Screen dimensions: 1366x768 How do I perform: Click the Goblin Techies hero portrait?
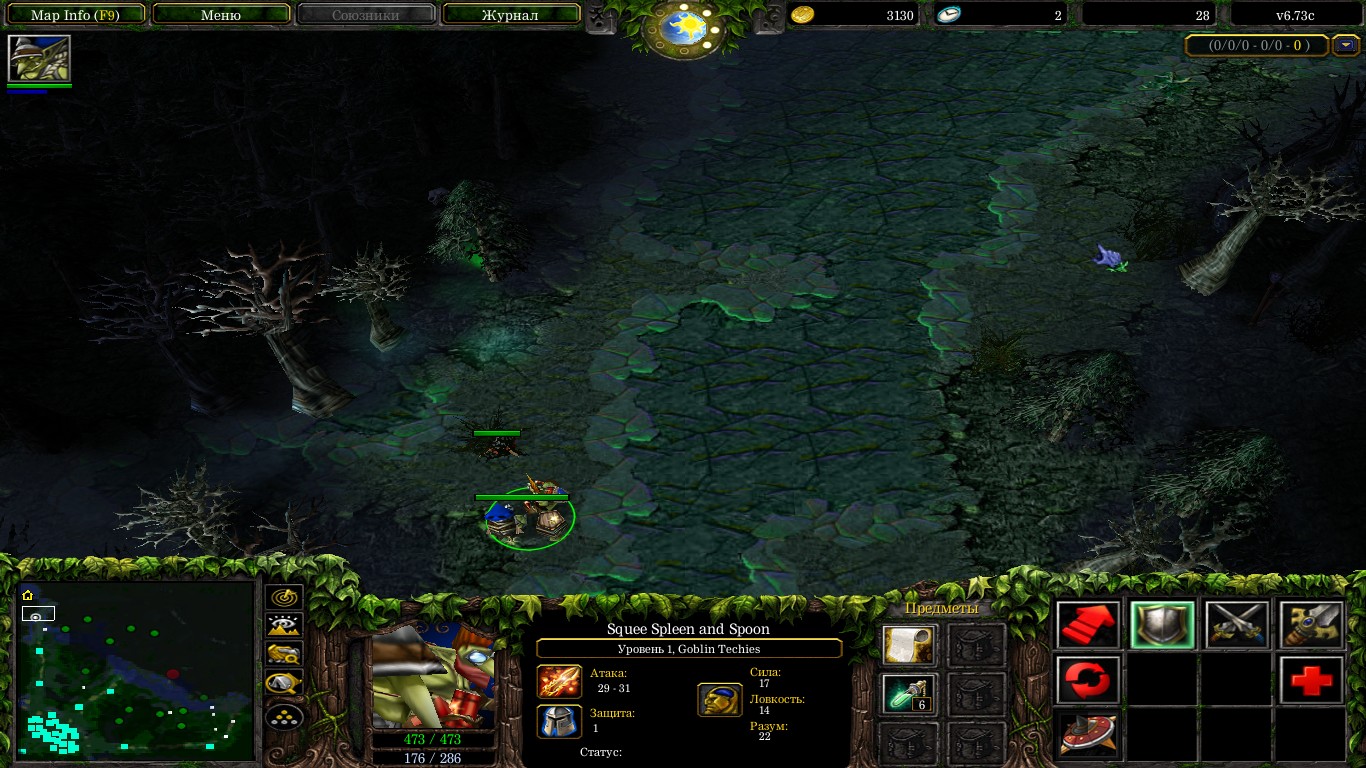[433, 677]
